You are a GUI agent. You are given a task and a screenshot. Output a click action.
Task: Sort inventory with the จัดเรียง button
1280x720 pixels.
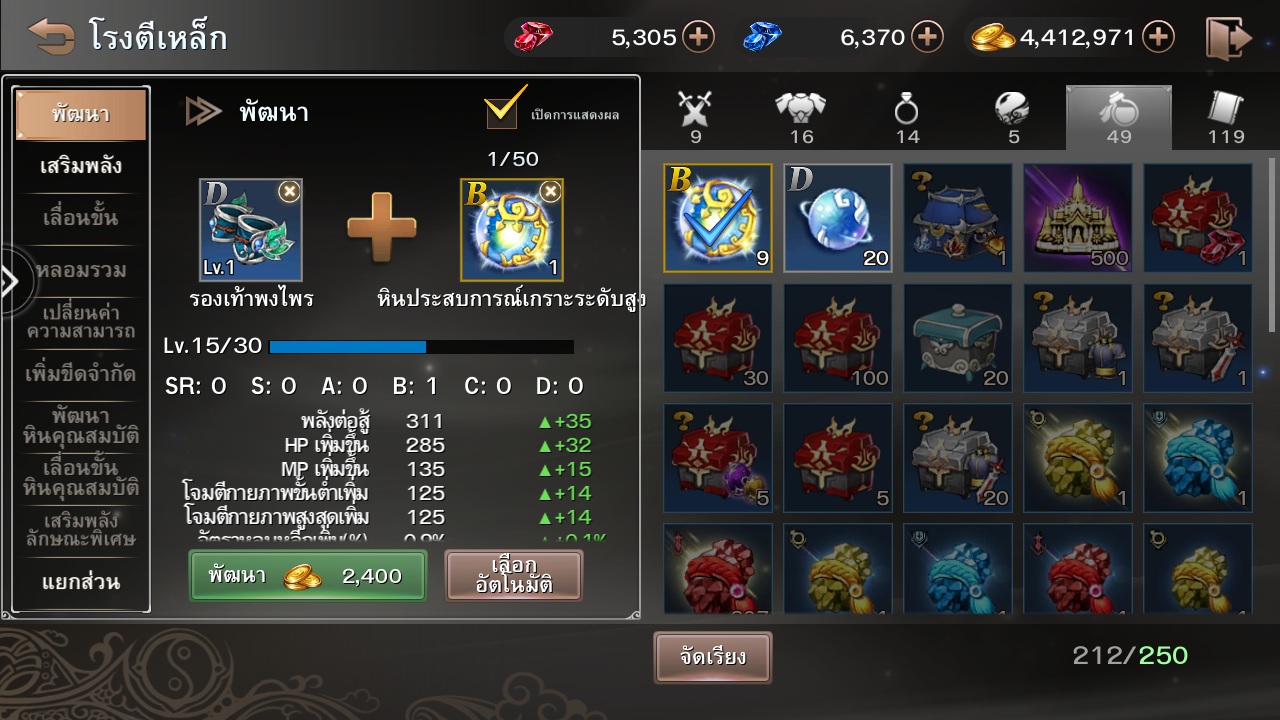[x=712, y=658]
